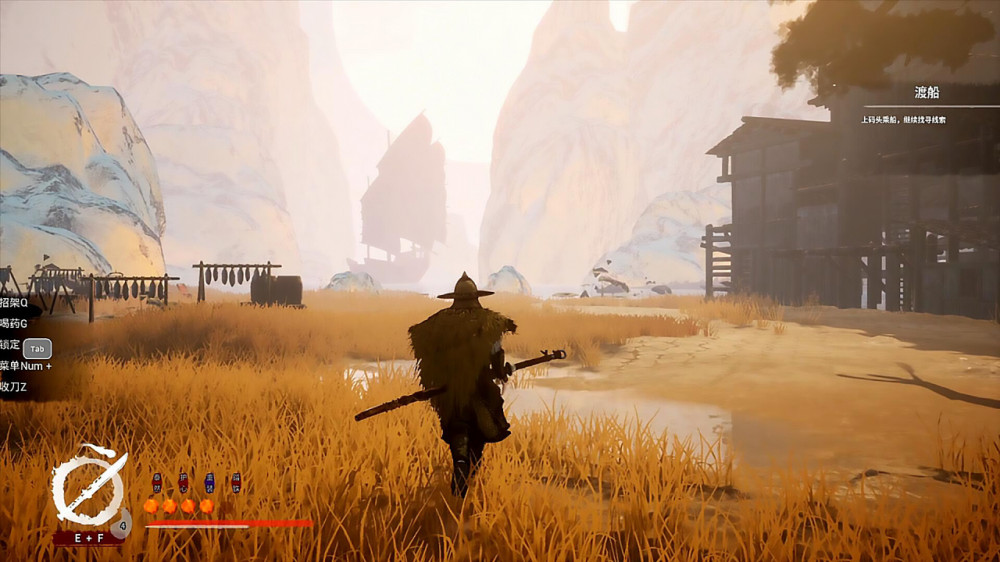Activate the blue skill talisman
The height and width of the screenshot is (562, 1000).
(209, 483)
